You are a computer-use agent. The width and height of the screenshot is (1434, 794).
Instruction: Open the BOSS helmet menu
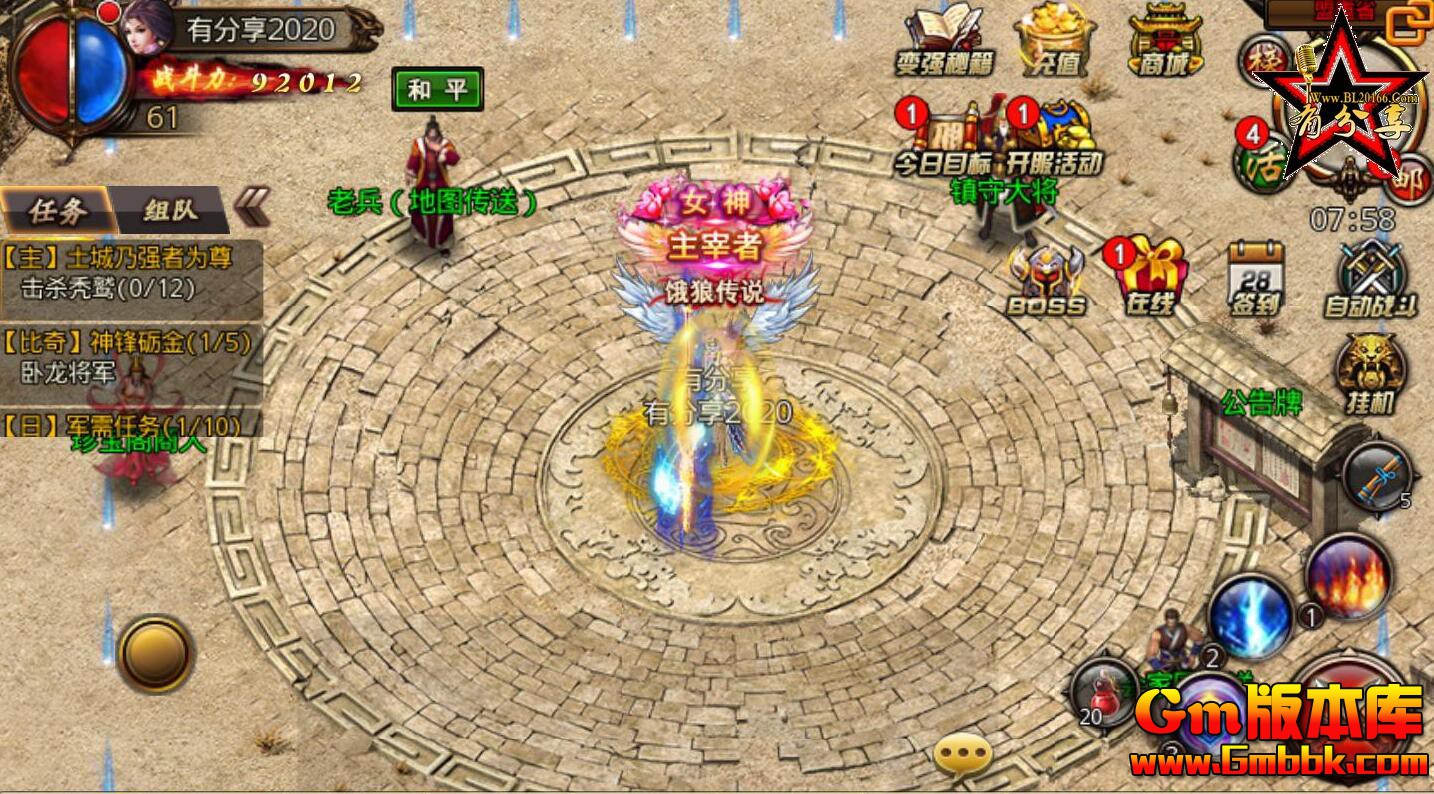(x=1045, y=280)
